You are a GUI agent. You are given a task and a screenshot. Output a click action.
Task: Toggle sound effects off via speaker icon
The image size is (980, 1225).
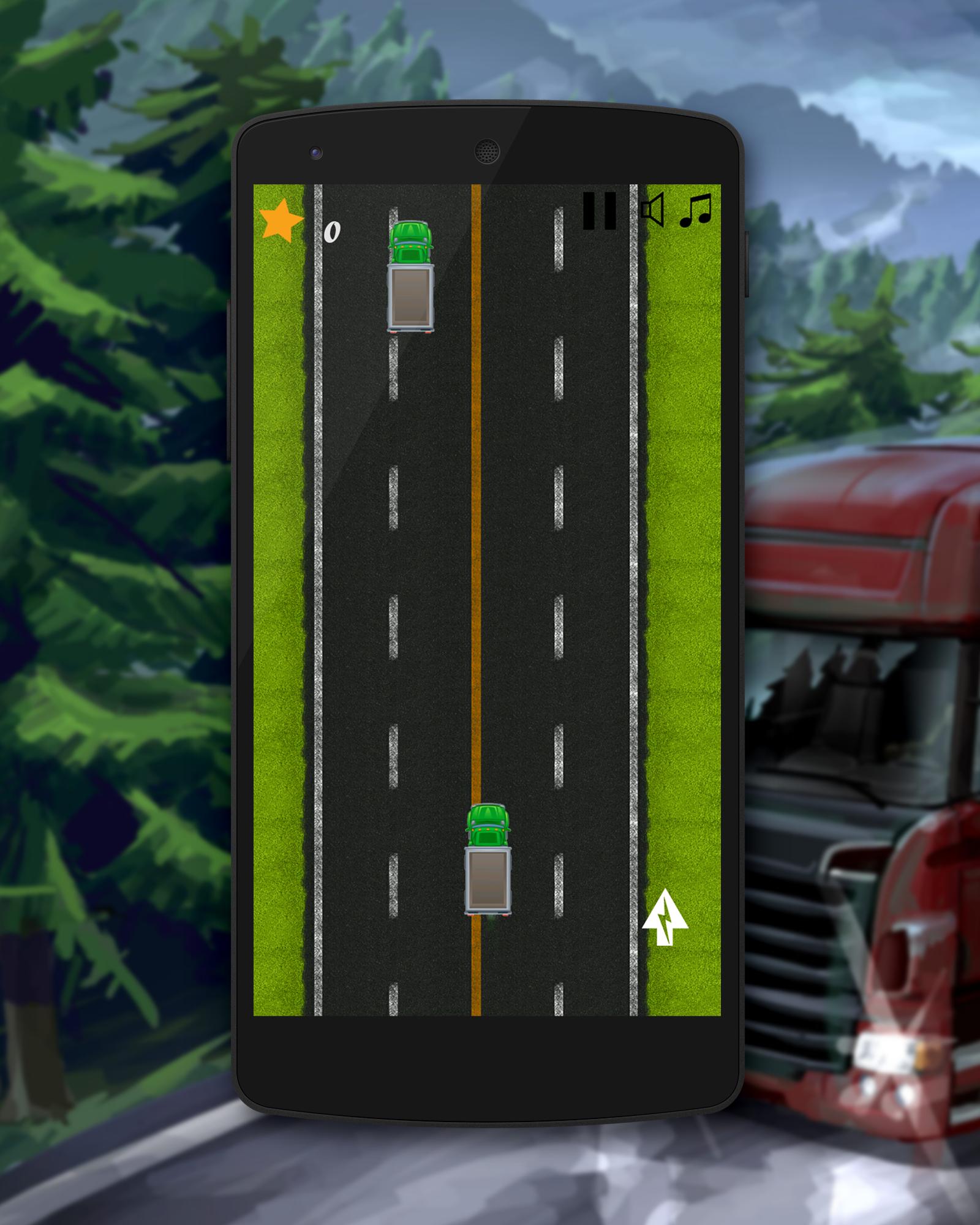pos(652,211)
